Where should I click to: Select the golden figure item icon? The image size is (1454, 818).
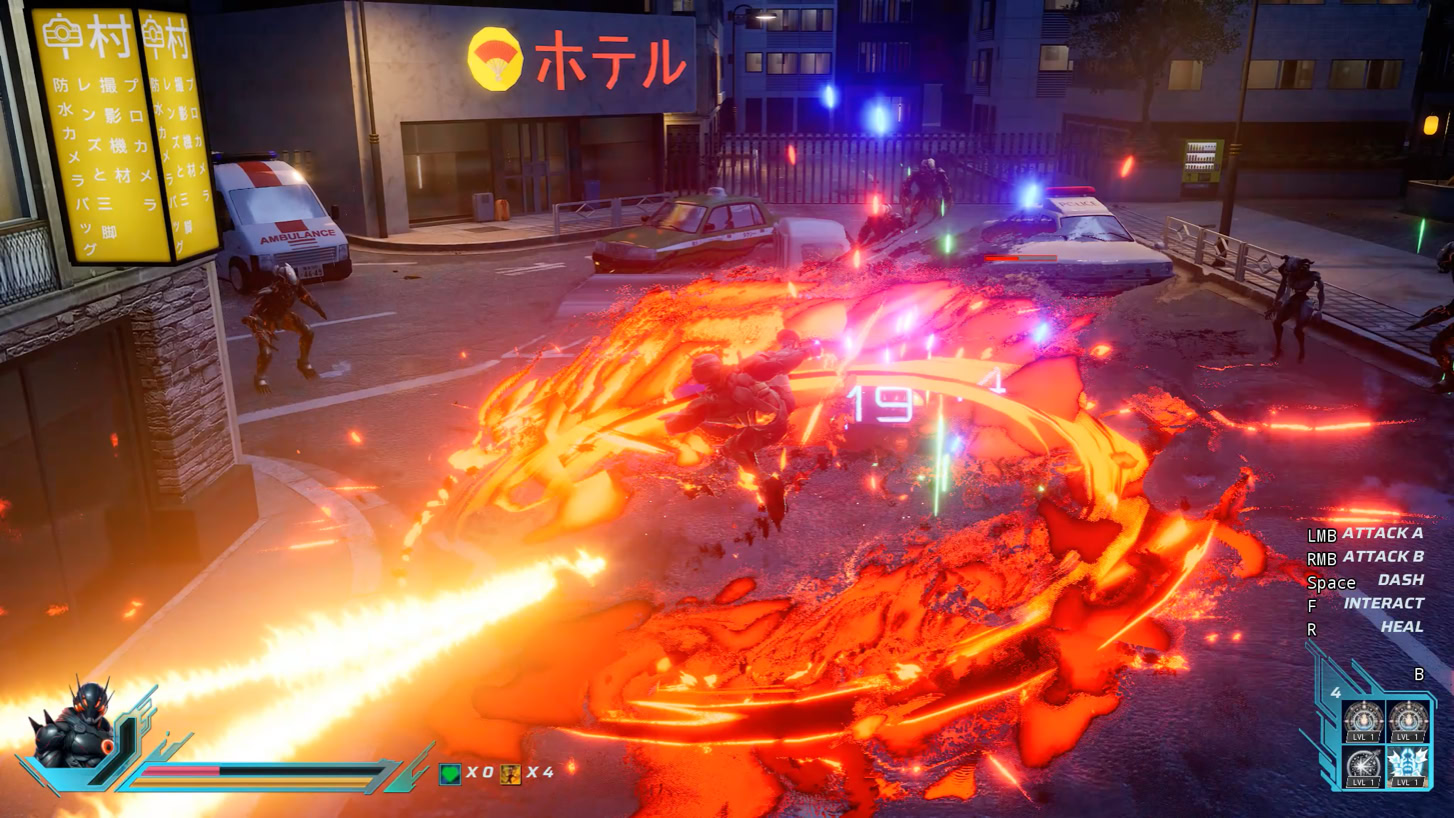pyautogui.click(x=510, y=773)
